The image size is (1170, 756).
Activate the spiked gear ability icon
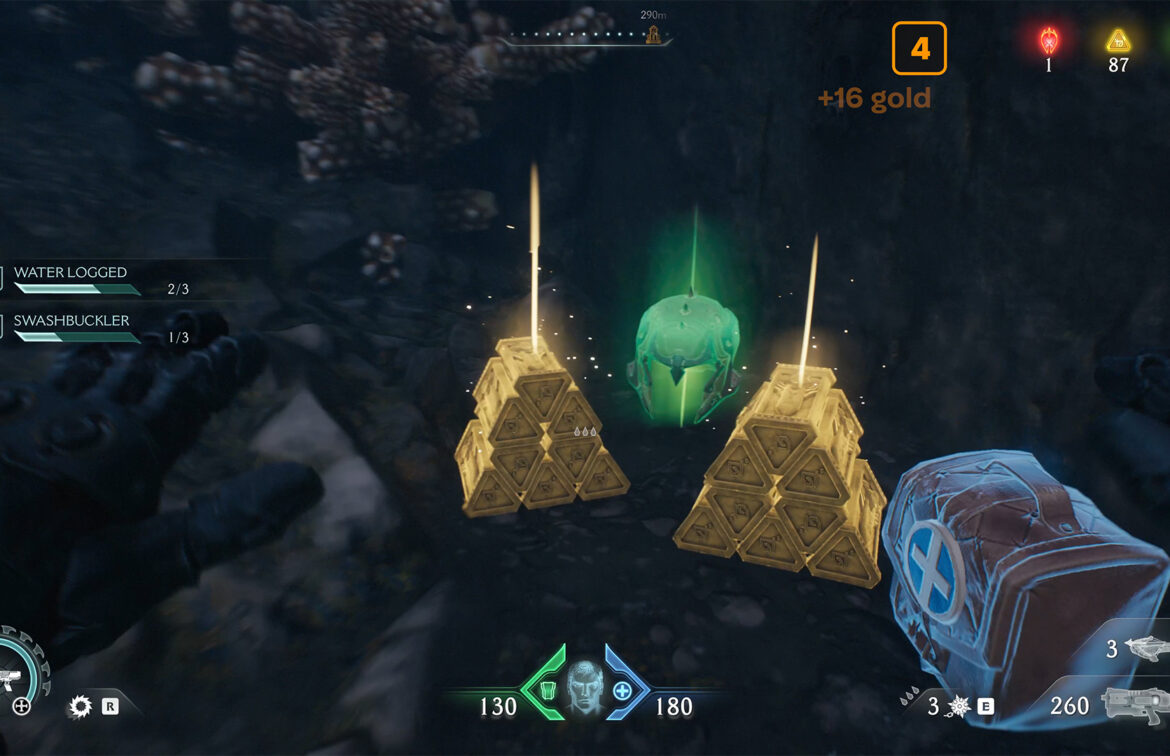81,707
